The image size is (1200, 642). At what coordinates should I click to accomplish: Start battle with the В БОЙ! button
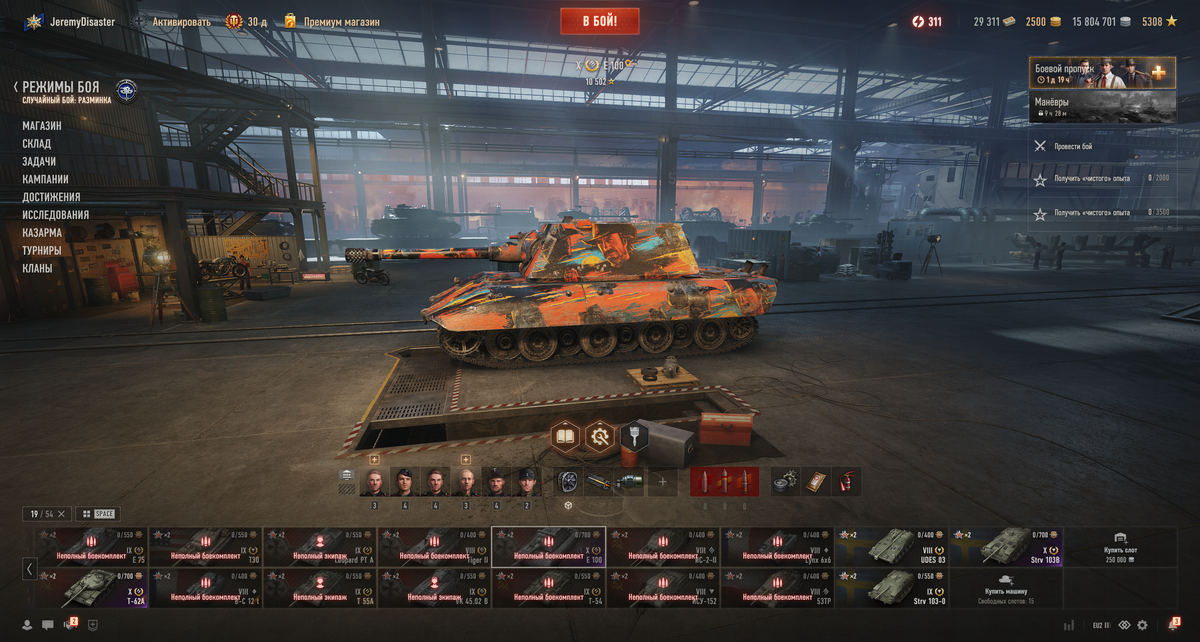600,20
